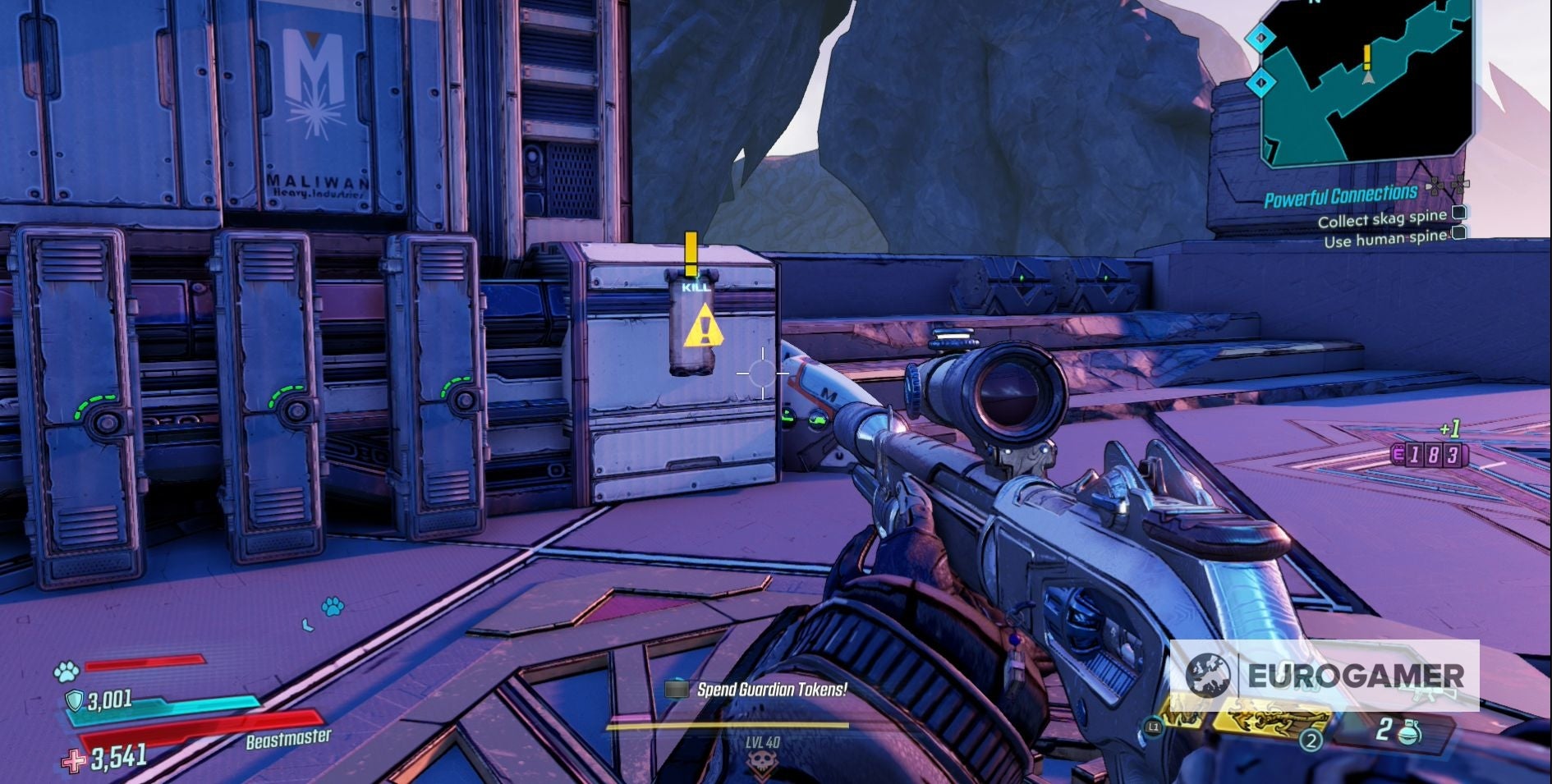This screenshot has width=1552, height=784.
Task: Open the weapon wheel via the L1 prompt icon
Action: pyautogui.click(x=1153, y=726)
